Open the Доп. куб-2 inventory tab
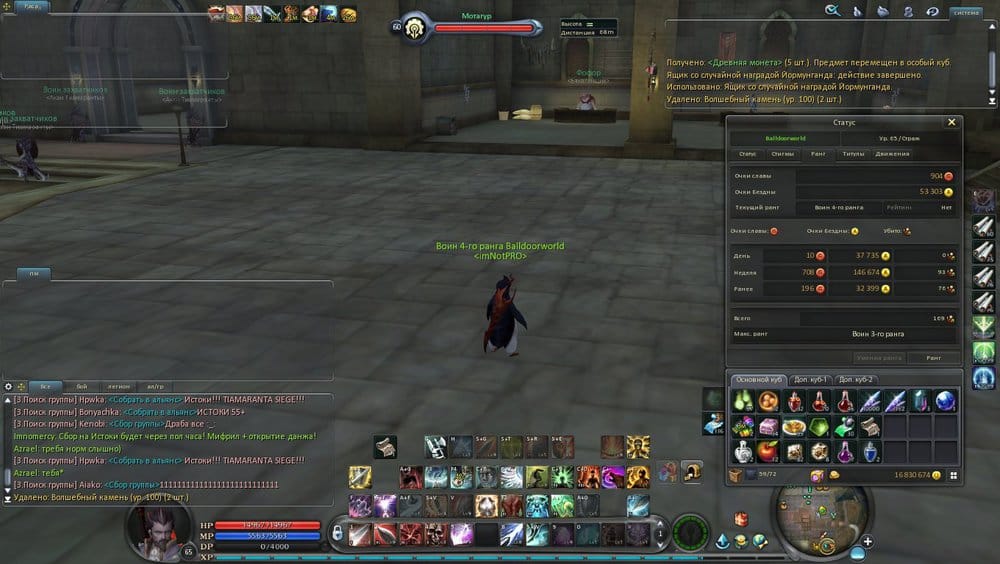The width and height of the screenshot is (1000, 564). click(856, 380)
